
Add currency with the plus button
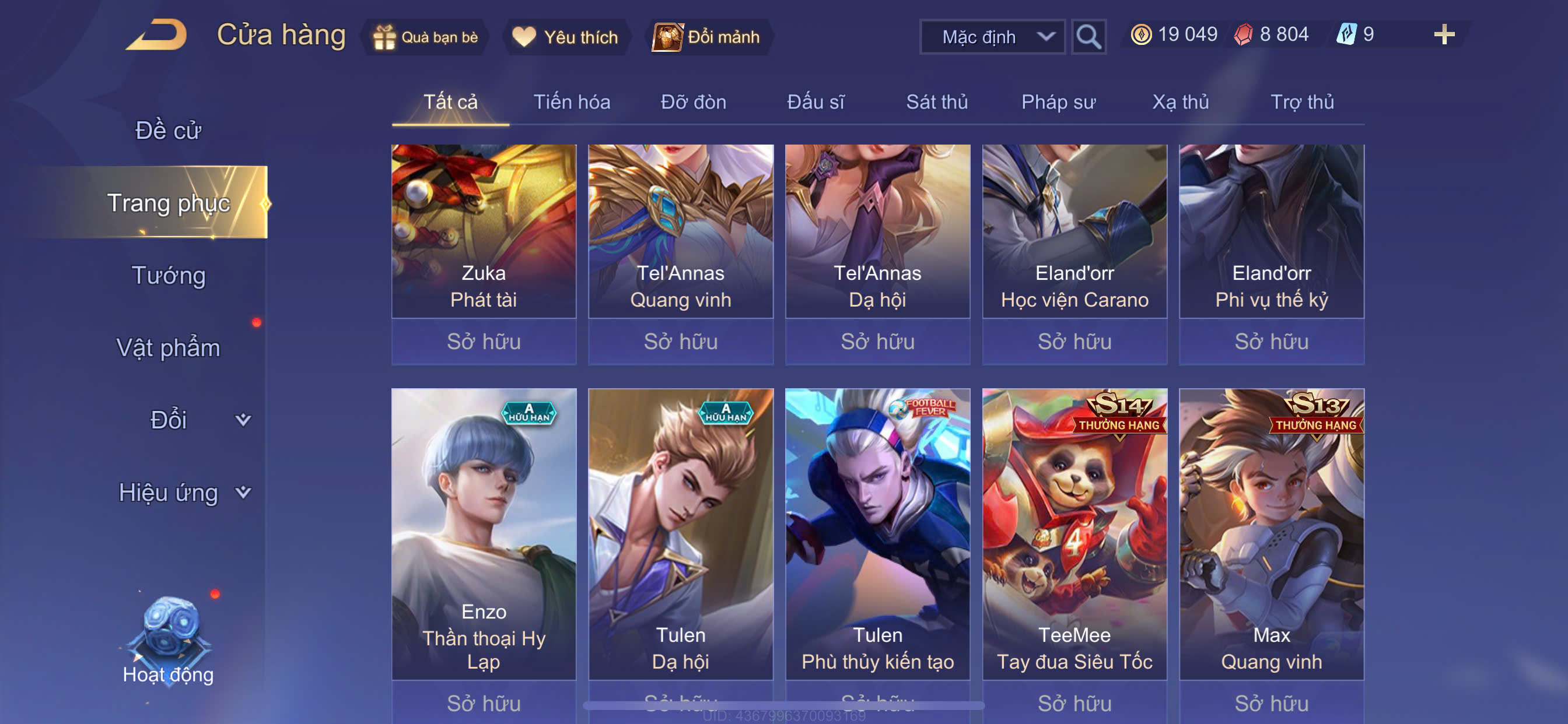pyautogui.click(x=1444, y=34)
